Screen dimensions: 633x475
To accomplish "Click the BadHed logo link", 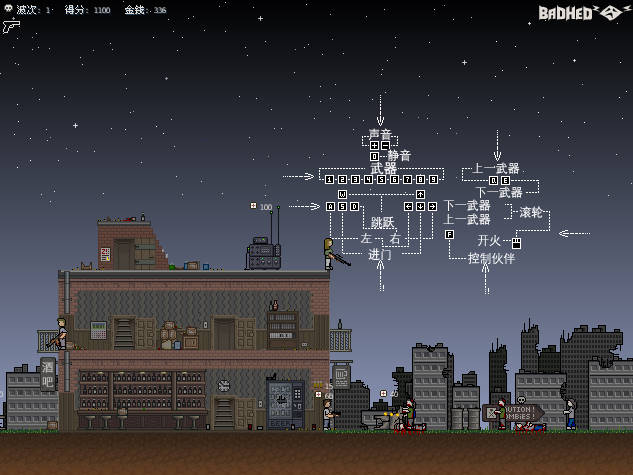I will click(581, 13).
